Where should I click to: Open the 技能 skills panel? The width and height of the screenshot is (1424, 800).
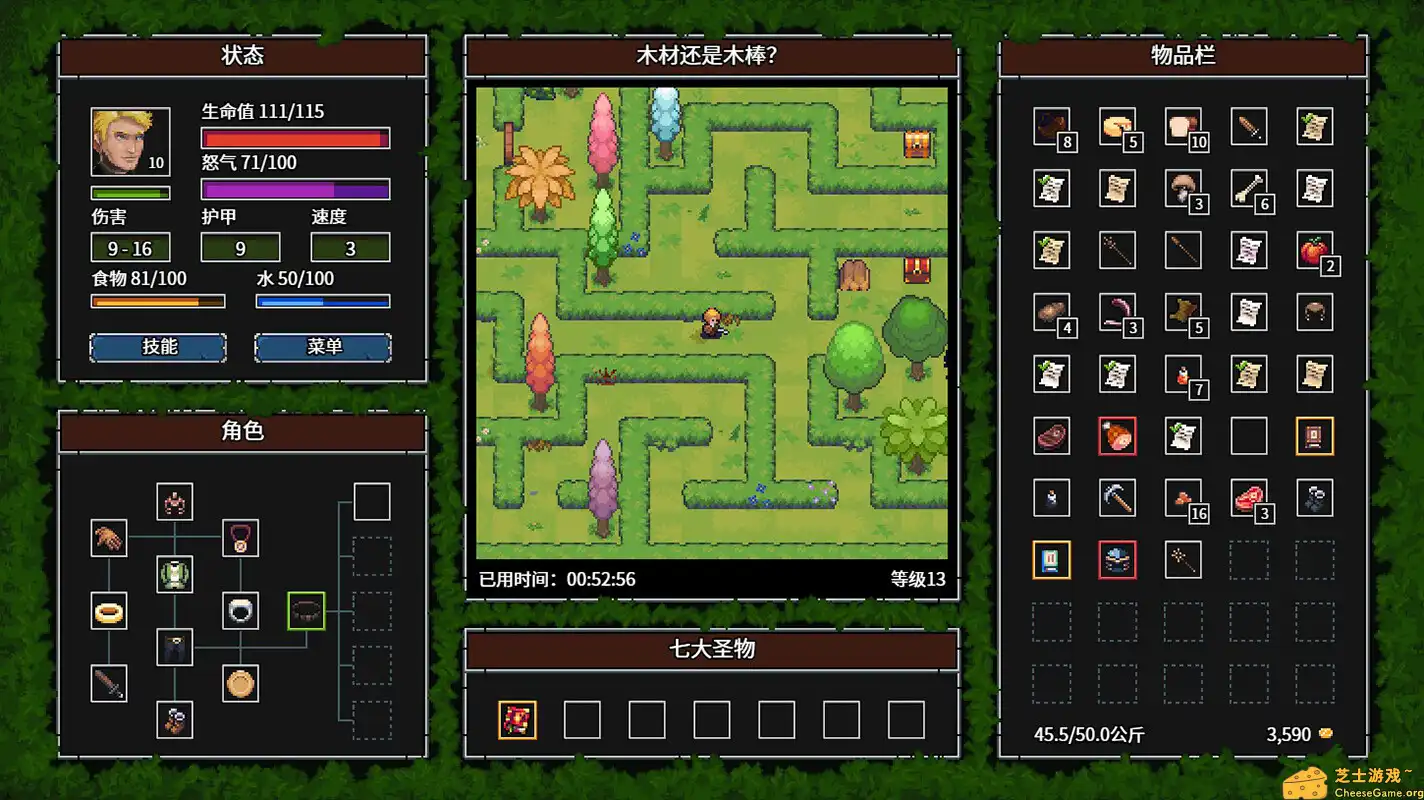pos(157,347)
